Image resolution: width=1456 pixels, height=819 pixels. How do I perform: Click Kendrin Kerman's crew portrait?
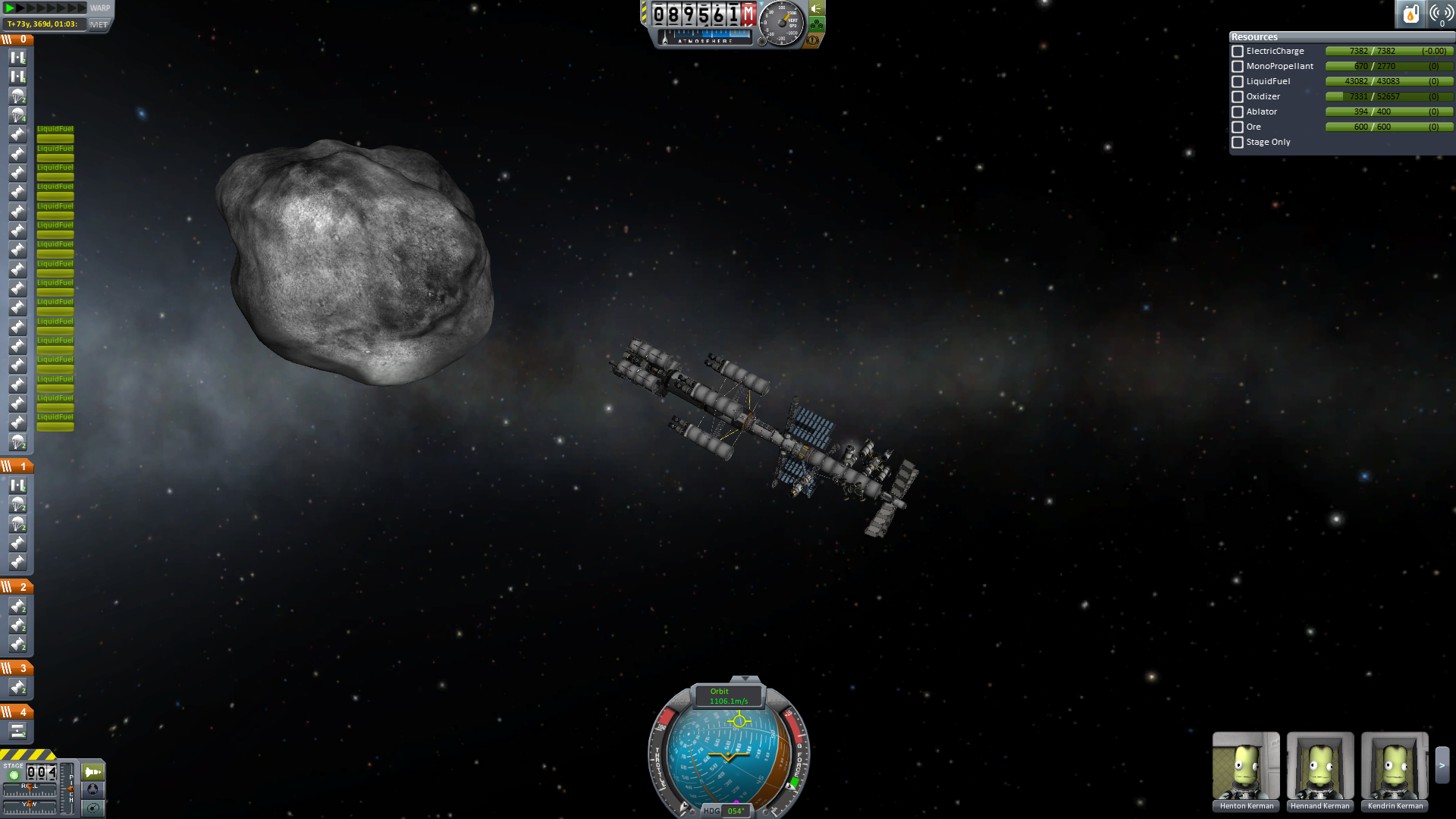(x=1395, y=767)
